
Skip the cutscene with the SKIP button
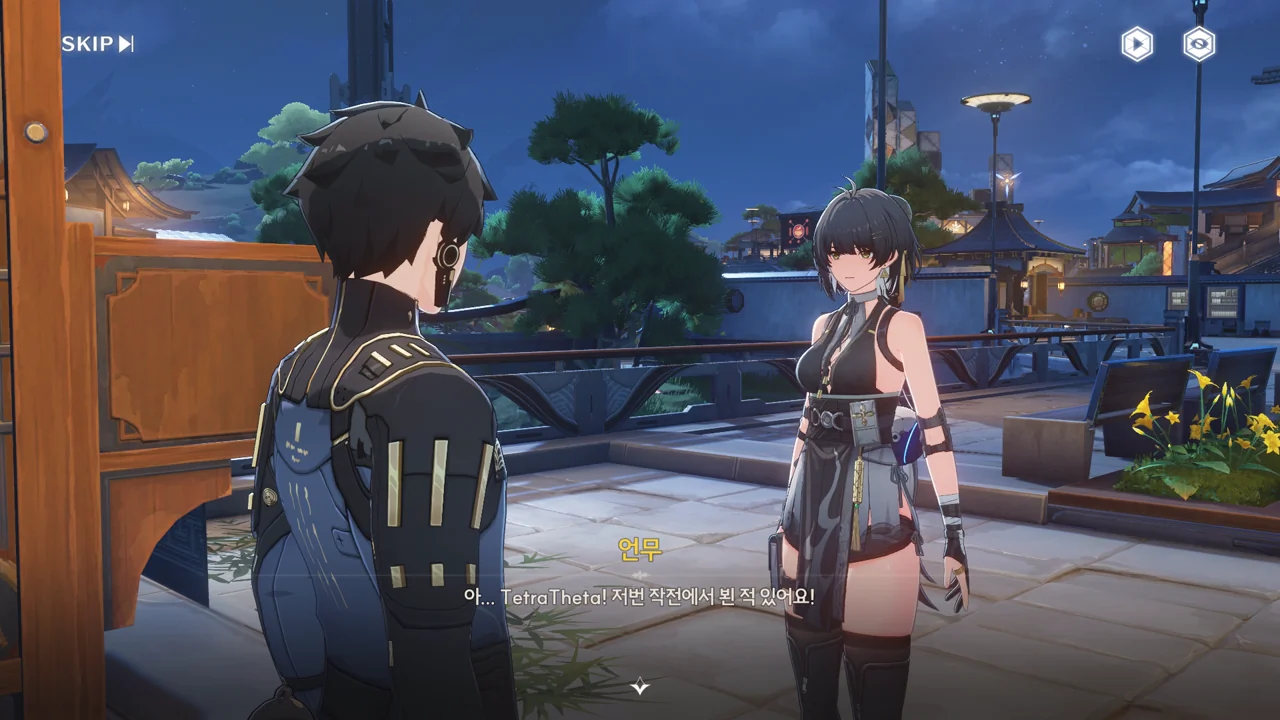[97, 44]
